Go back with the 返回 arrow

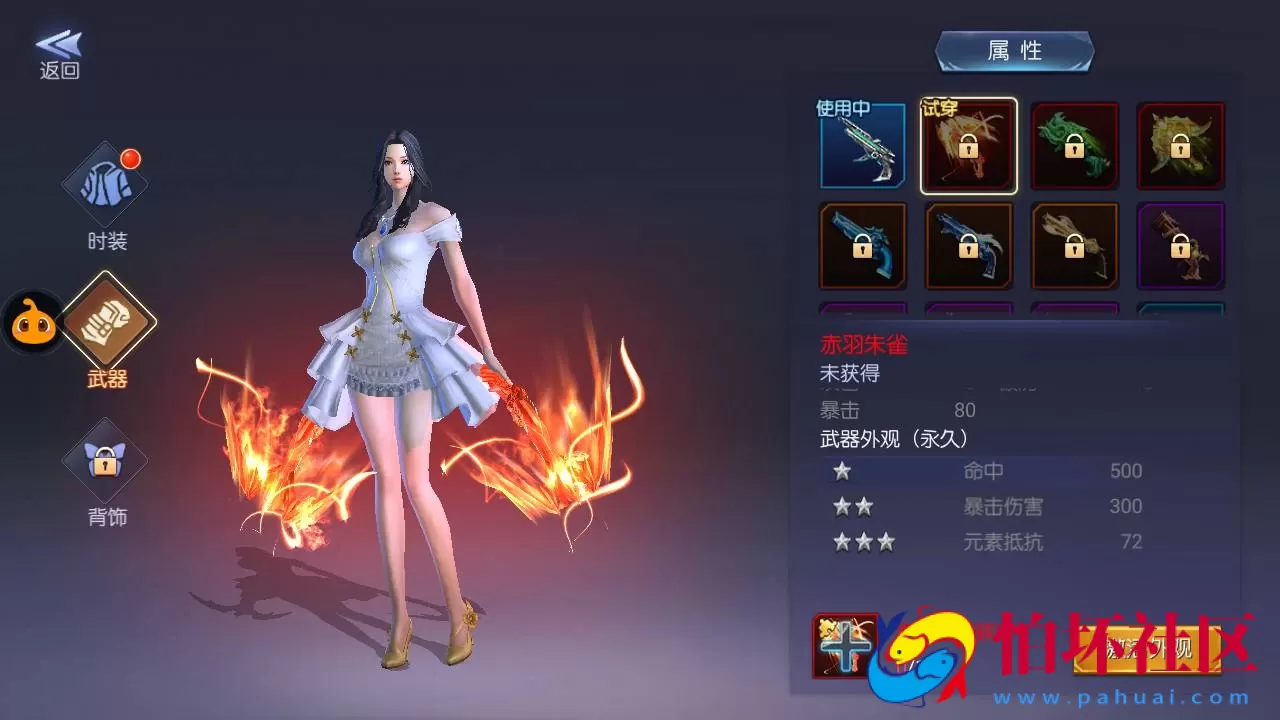click(59, 54)
